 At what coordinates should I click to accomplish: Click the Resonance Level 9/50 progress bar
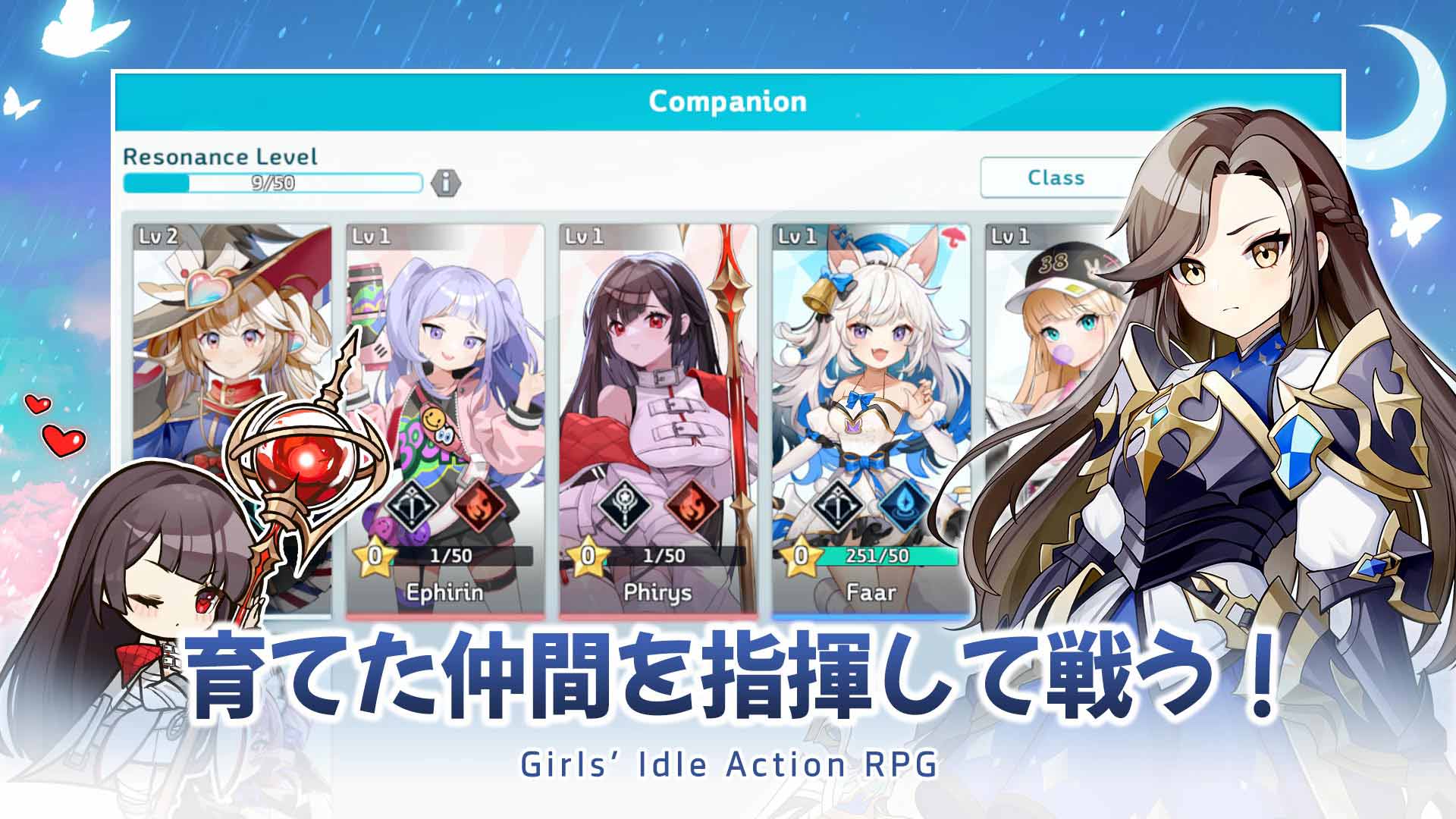(x=273, y=182)
